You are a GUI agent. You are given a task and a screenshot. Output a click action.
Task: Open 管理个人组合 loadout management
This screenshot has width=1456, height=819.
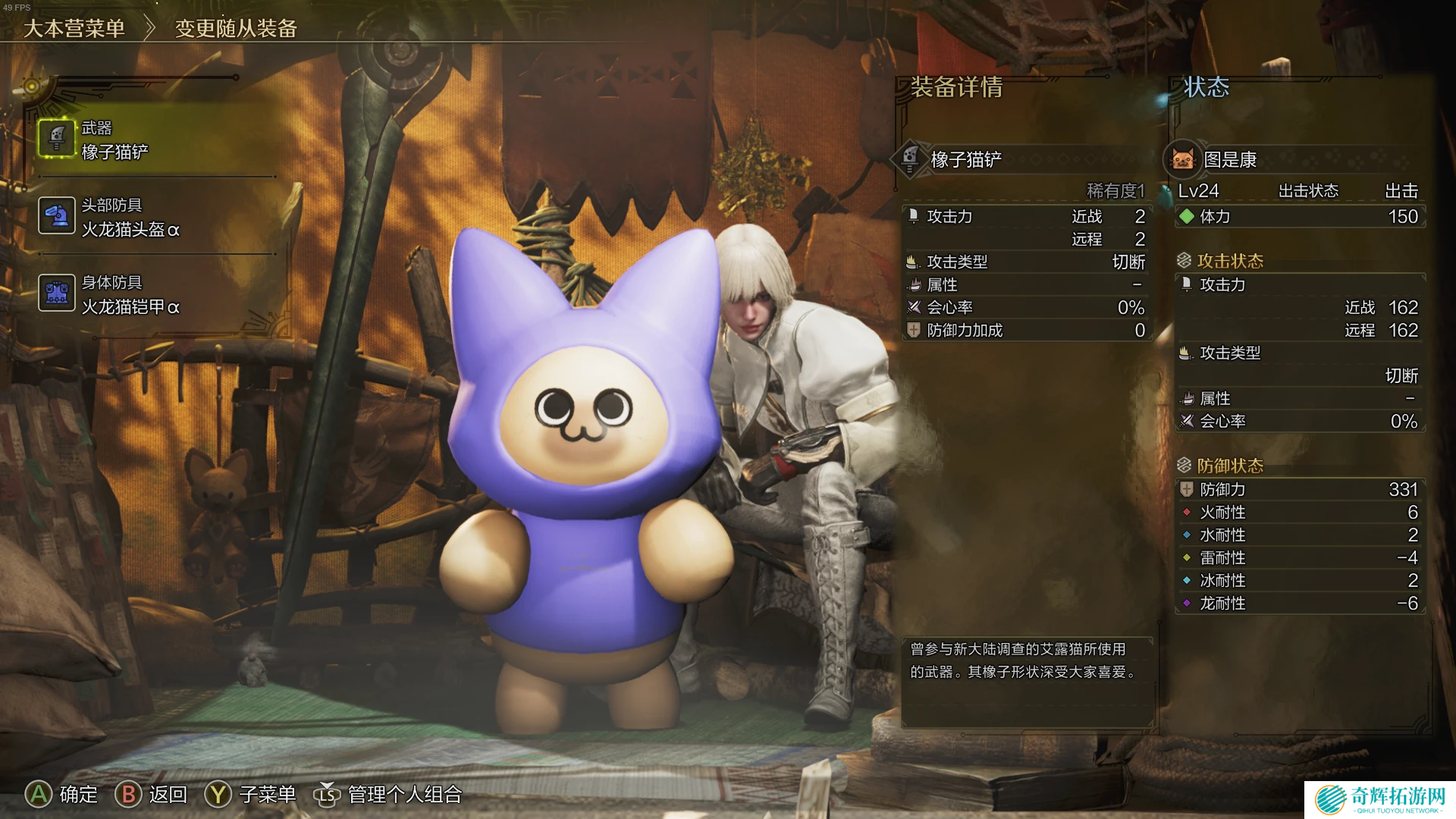pos(388,794)
